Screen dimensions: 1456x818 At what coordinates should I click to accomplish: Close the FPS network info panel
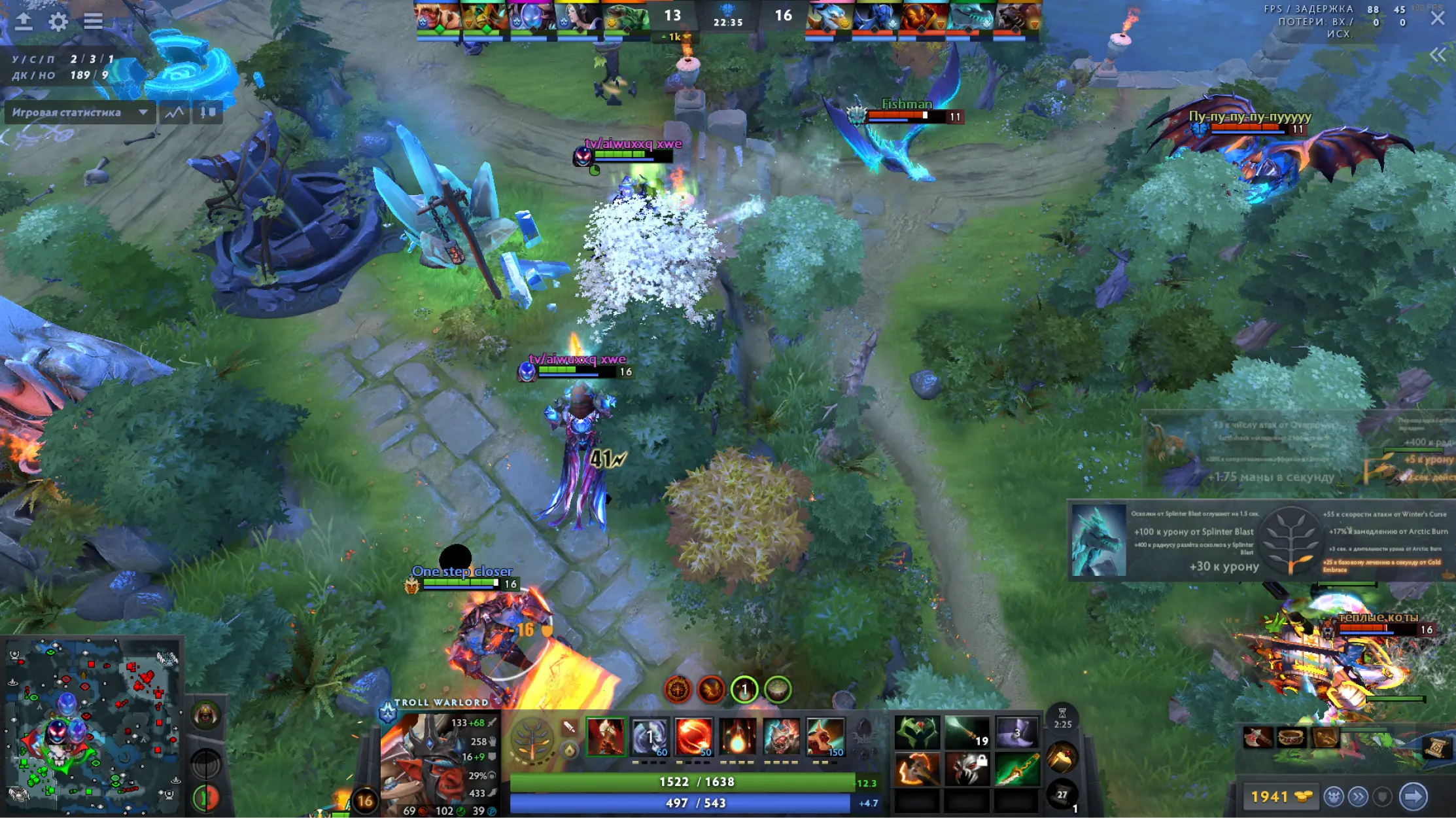coord(1437,18)
